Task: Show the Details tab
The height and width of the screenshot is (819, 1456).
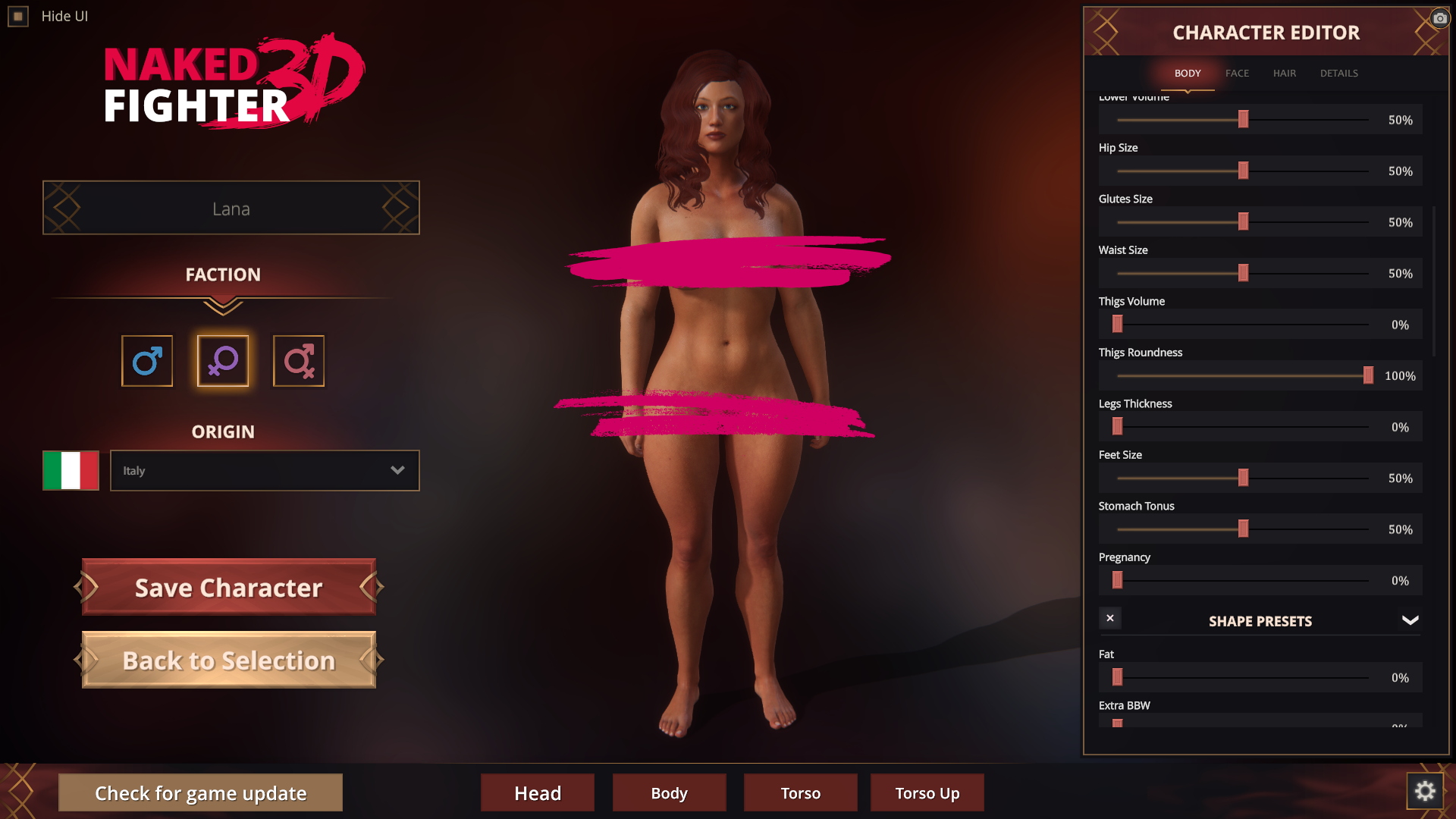Action: pos(1338,74)
